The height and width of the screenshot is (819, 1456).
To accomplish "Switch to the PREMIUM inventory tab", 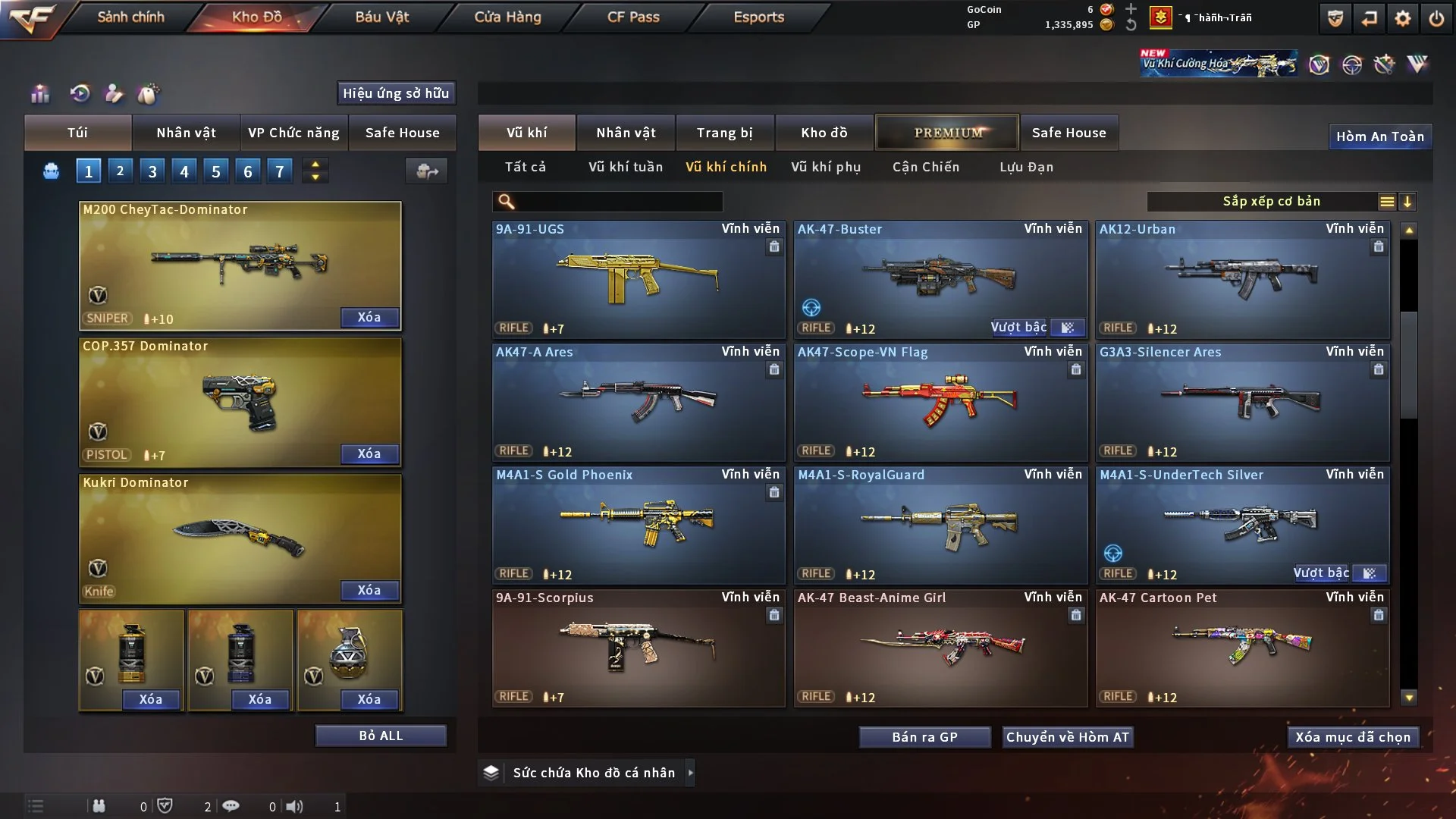I will point(947,133).
